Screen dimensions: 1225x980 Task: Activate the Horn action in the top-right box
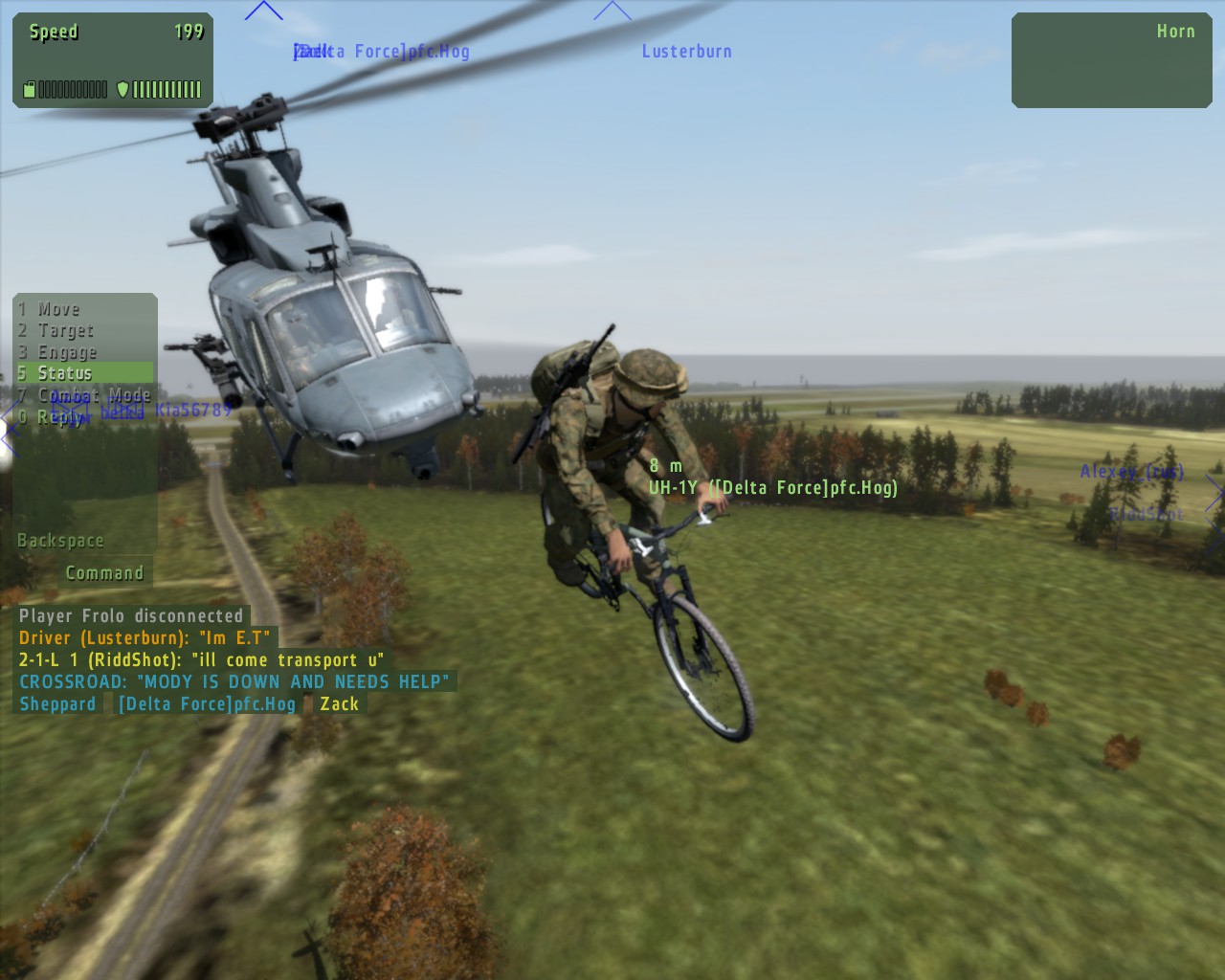(x=1175, y=31)
